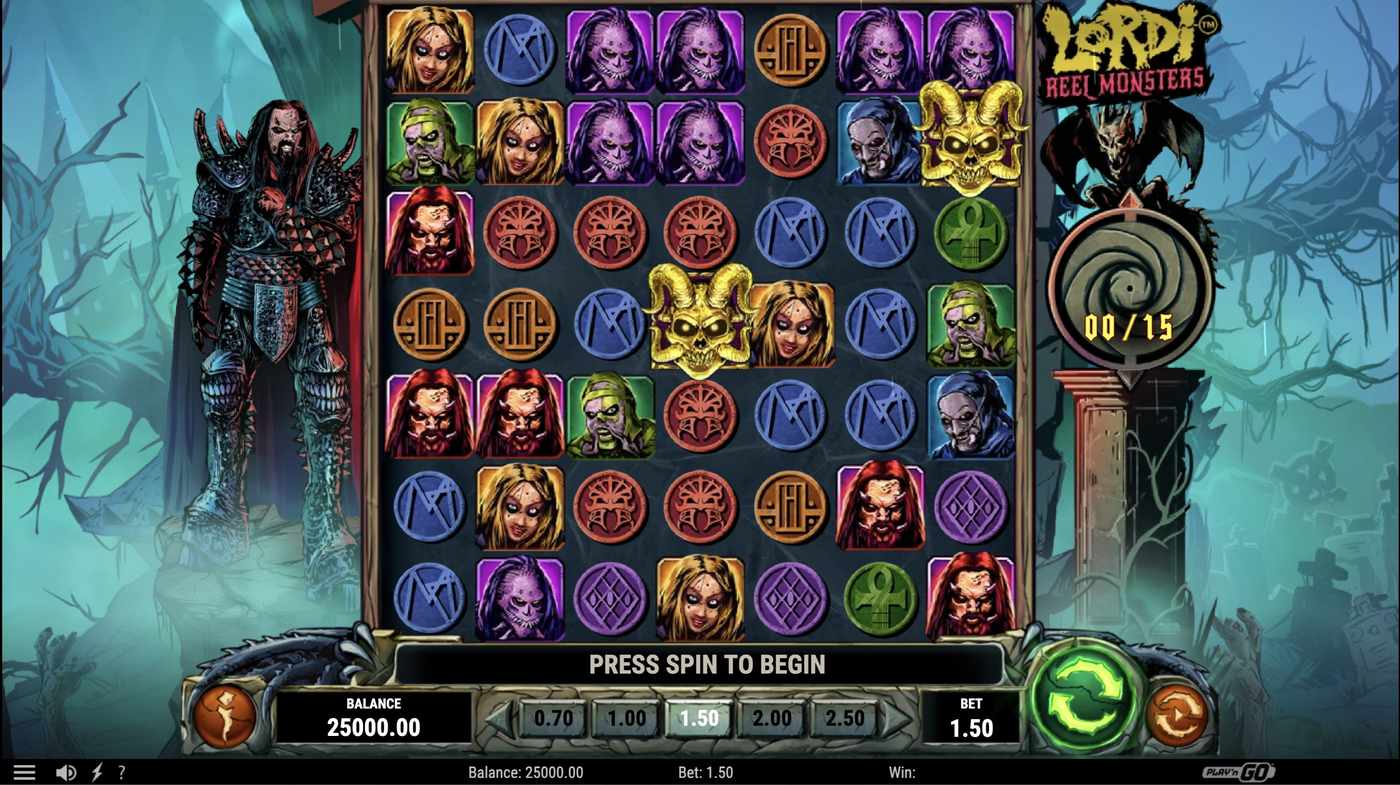Select the 2.50 bet option
The image size is (1400, 785).
[843, 717]
